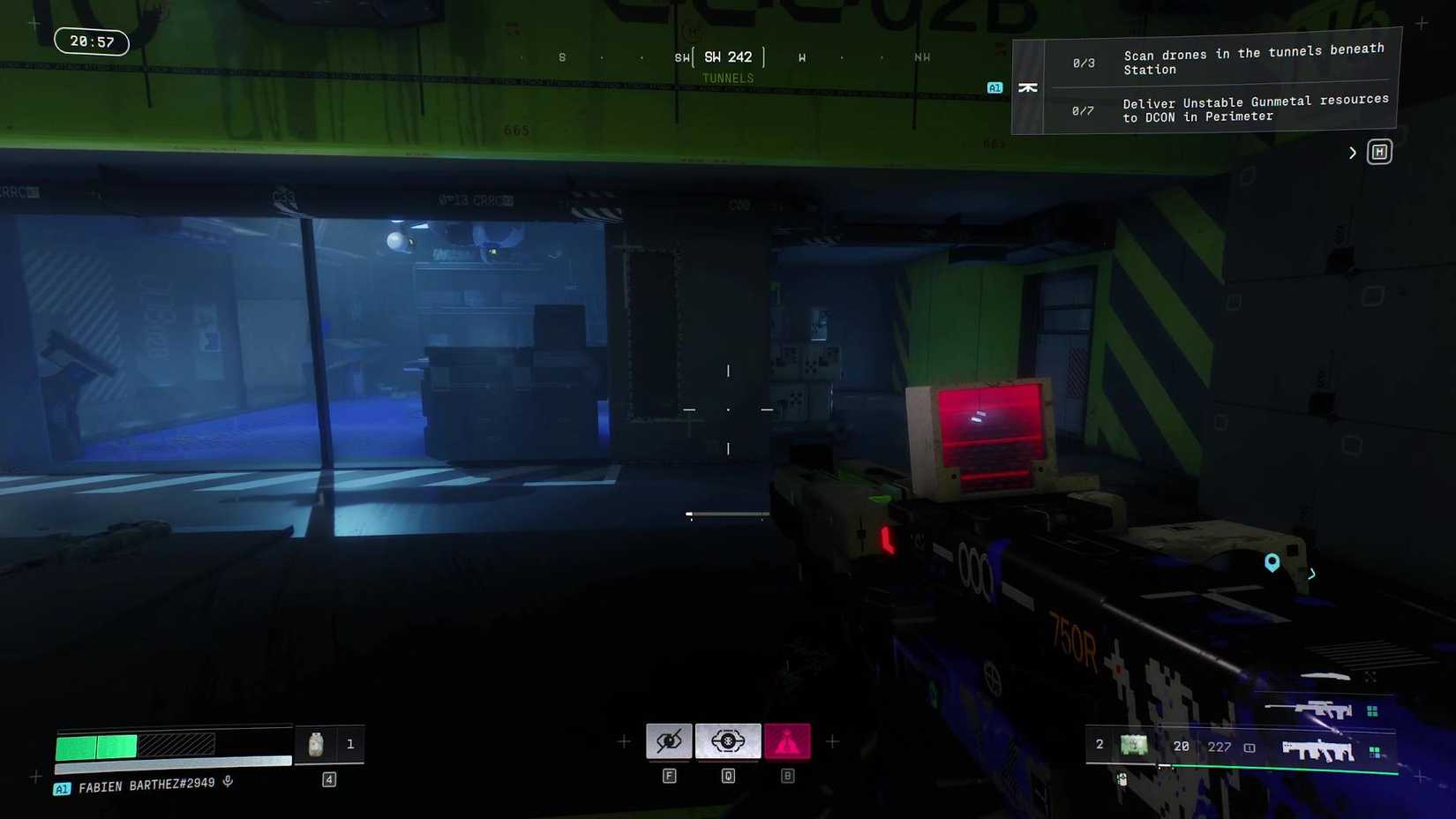Viewport: 1456px width, 819px height.
Task: Select the drone gadget icon bound to Q
Action: 728,741
